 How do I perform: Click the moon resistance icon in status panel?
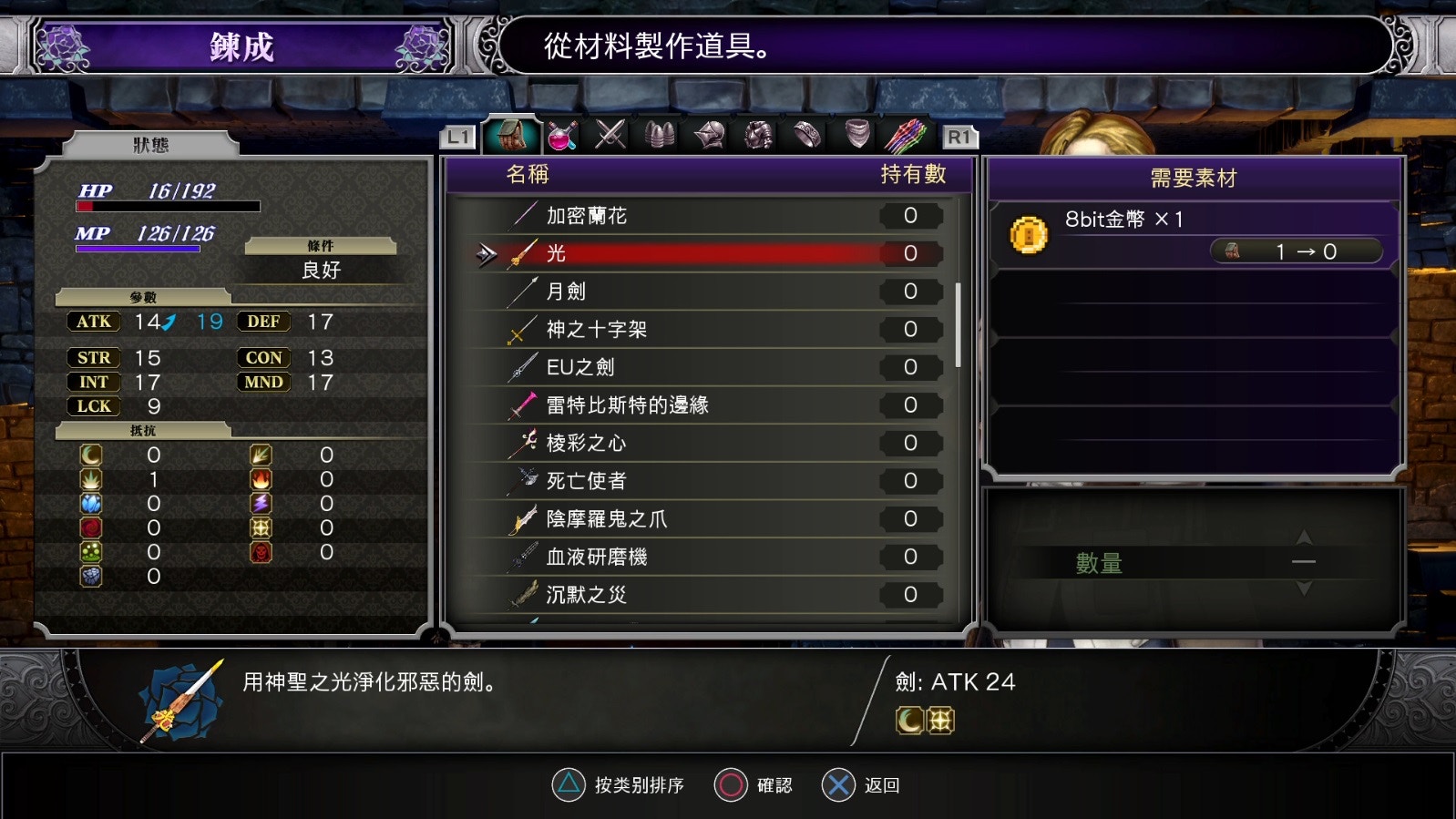click(91, 455)
